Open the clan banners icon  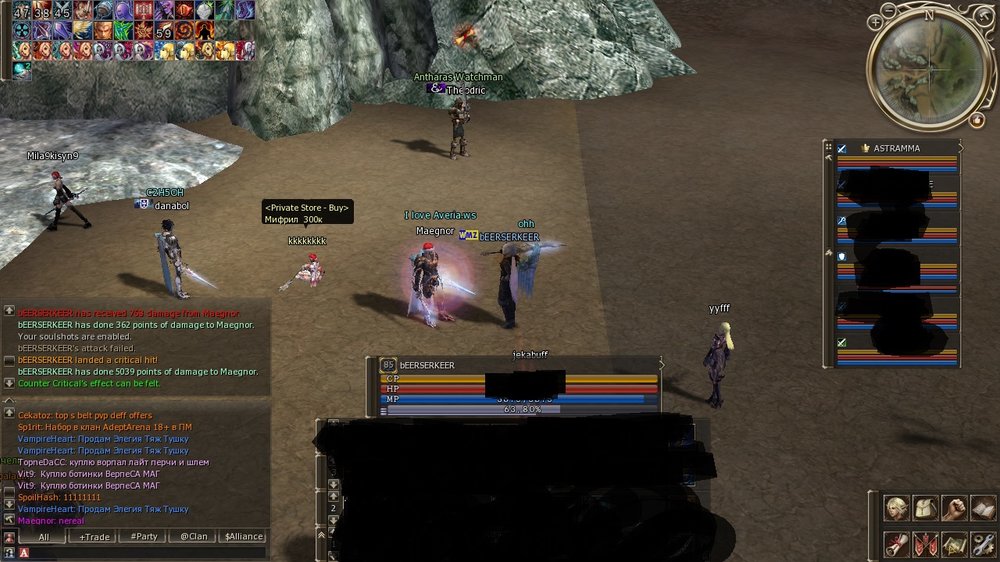926,543
